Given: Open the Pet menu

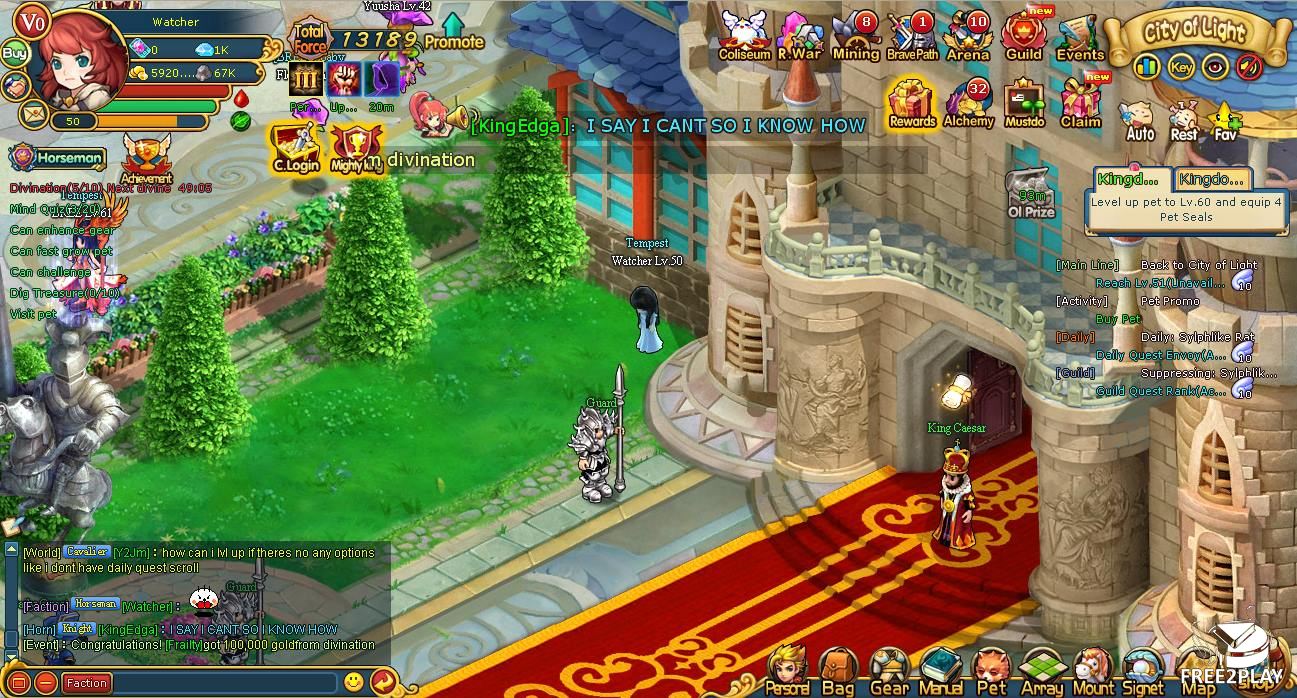Looking at the screenshot, I should 991,670.
